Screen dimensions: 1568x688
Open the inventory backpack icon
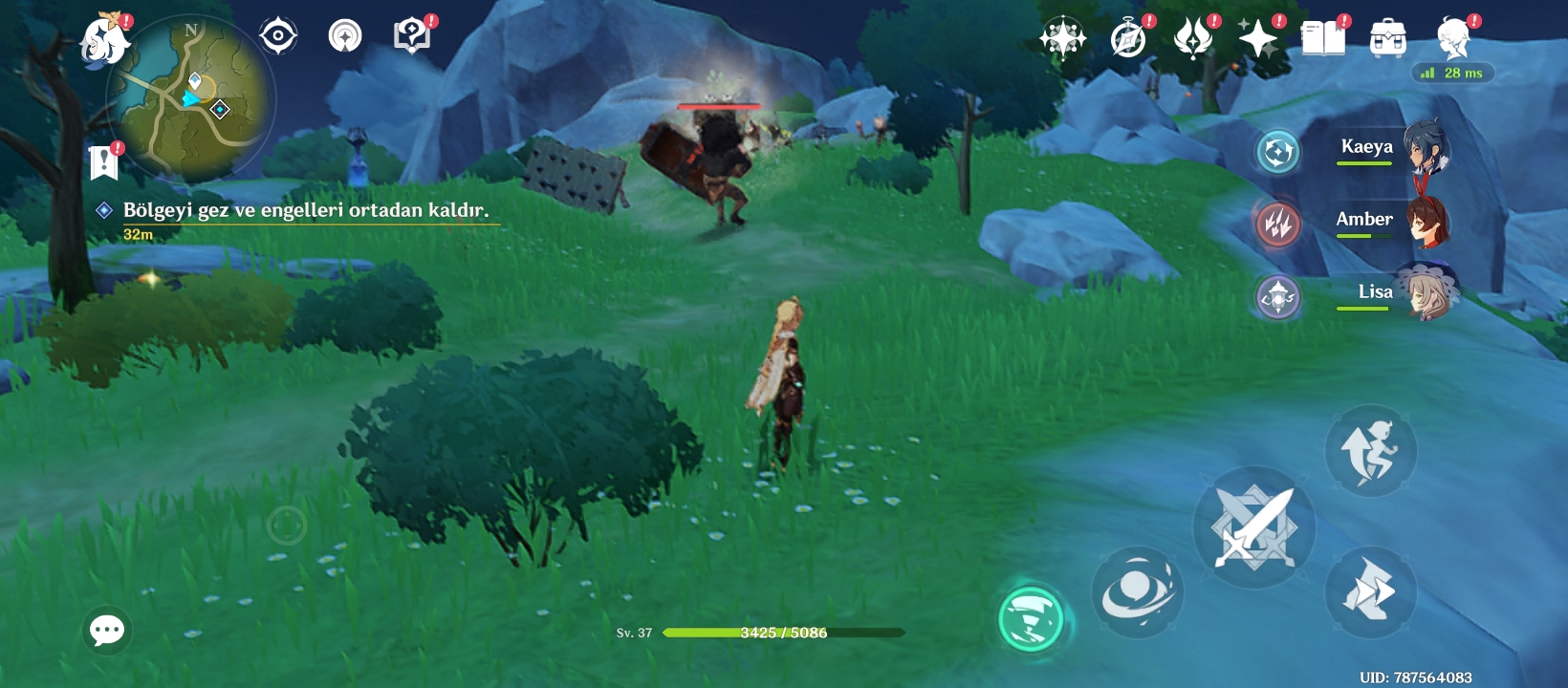1387,38
